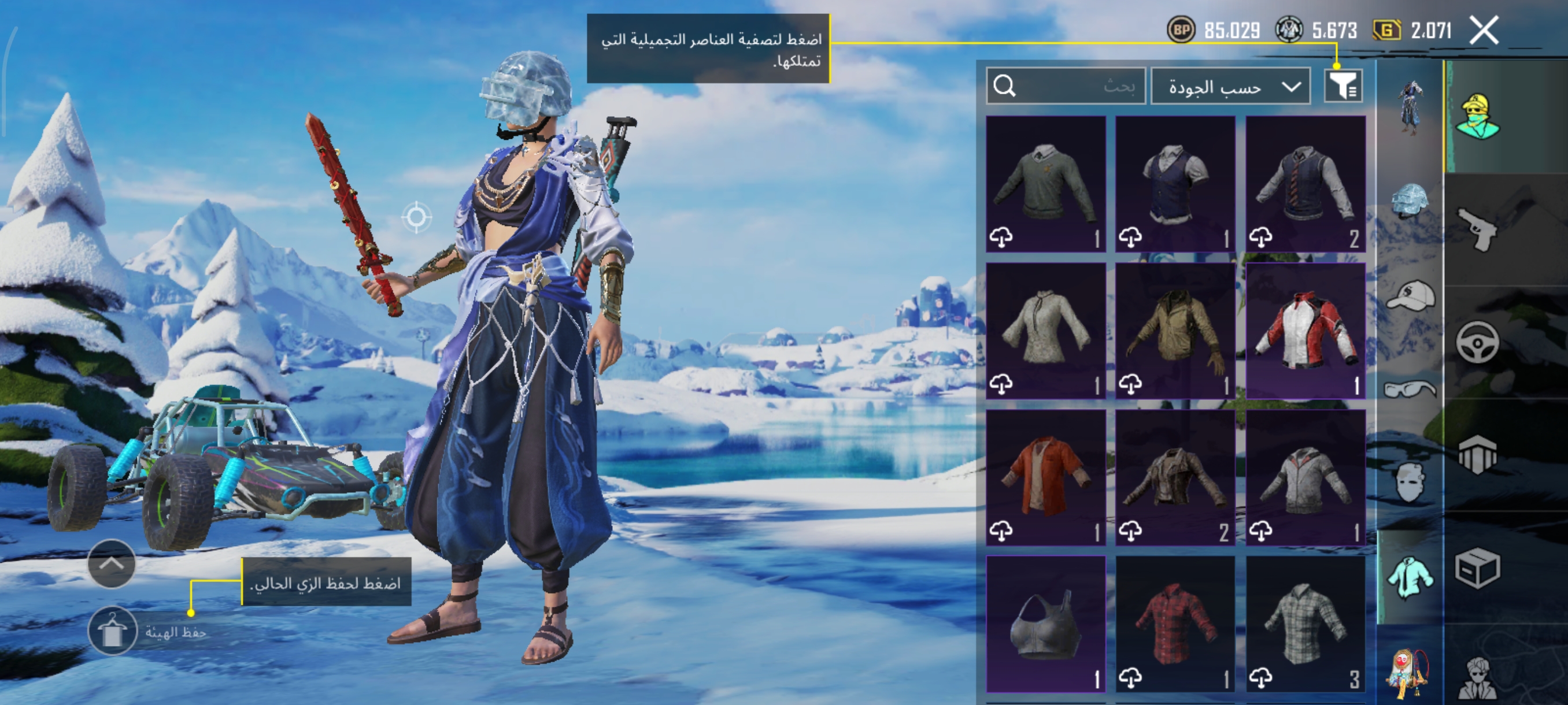
Task: Open the steering wheel vehicles section
Action: click(x=1478, y=343)
